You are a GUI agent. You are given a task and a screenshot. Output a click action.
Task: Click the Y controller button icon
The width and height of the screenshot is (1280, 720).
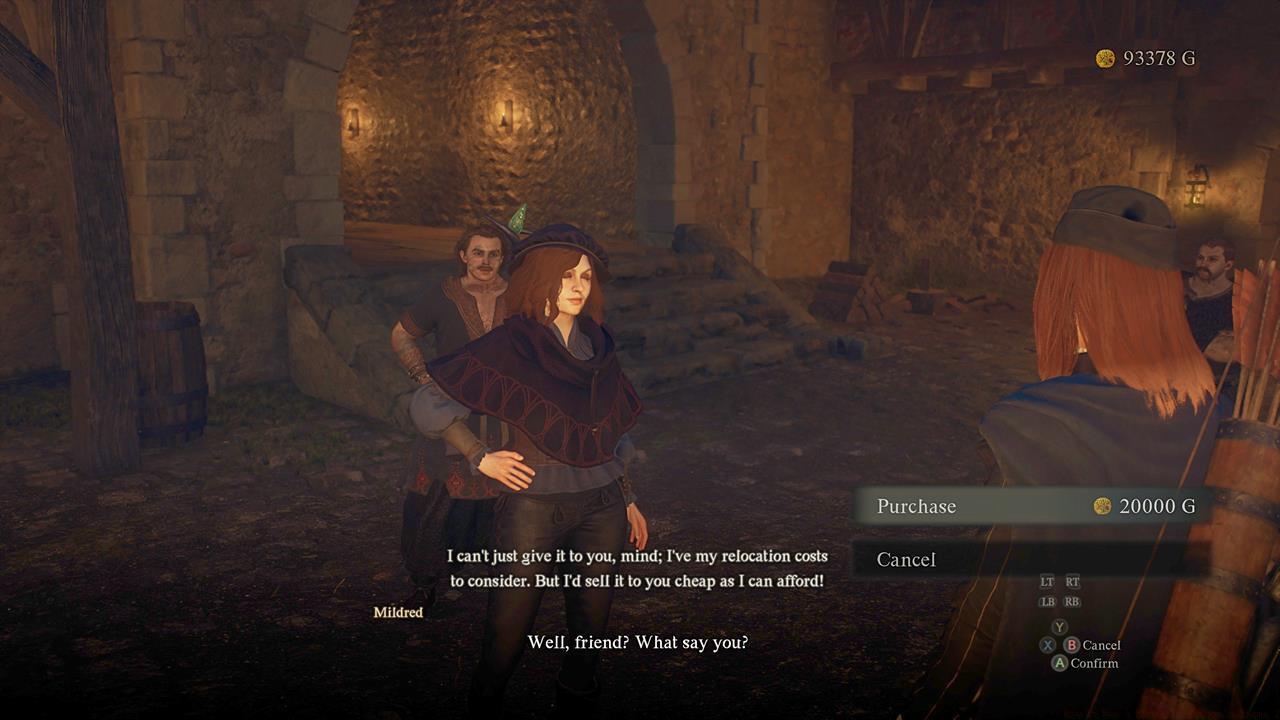point(1059,627)
